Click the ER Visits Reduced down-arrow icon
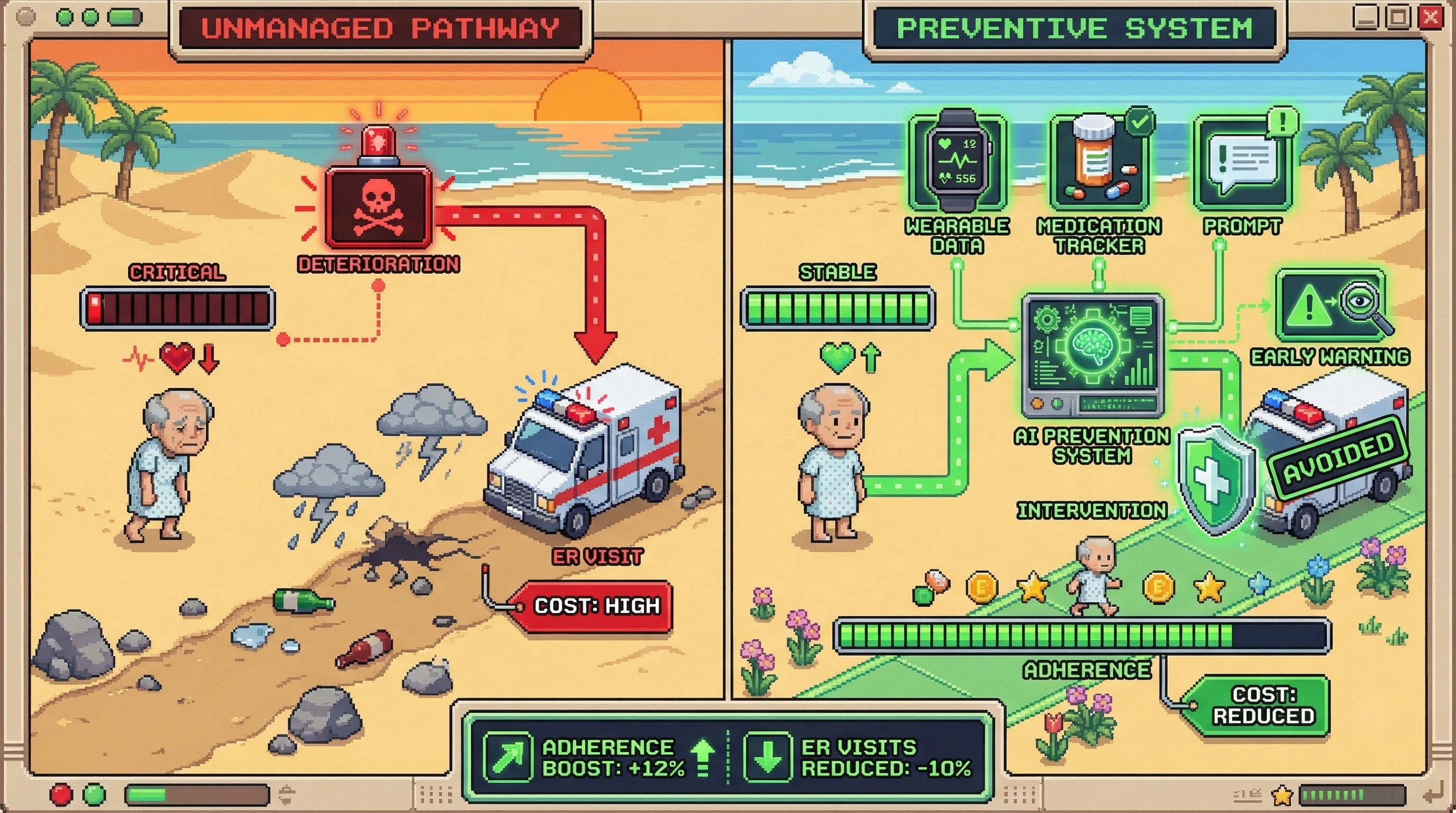The image size is (1456, 813). (767, 756)
